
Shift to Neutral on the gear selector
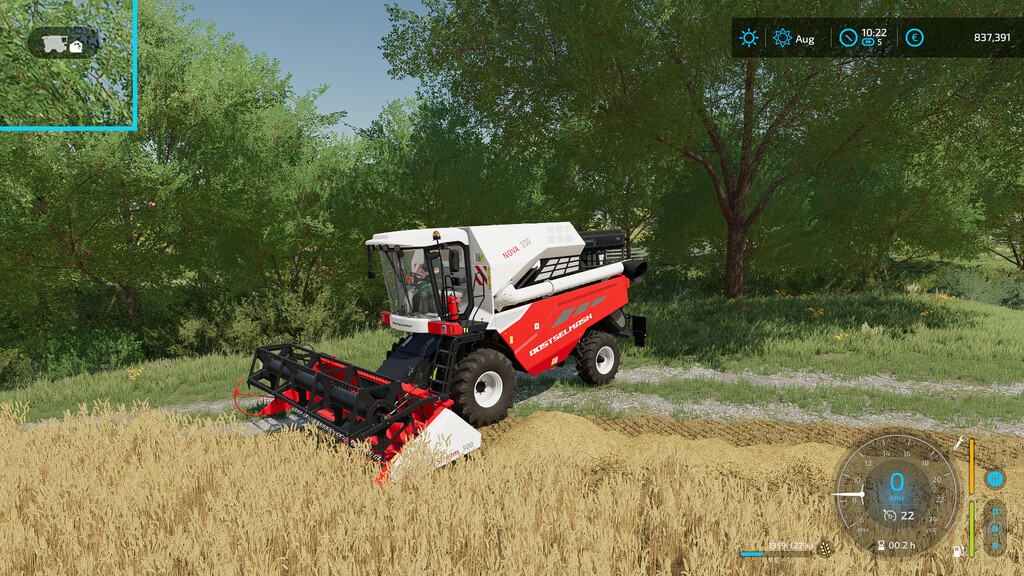(995, 527)
